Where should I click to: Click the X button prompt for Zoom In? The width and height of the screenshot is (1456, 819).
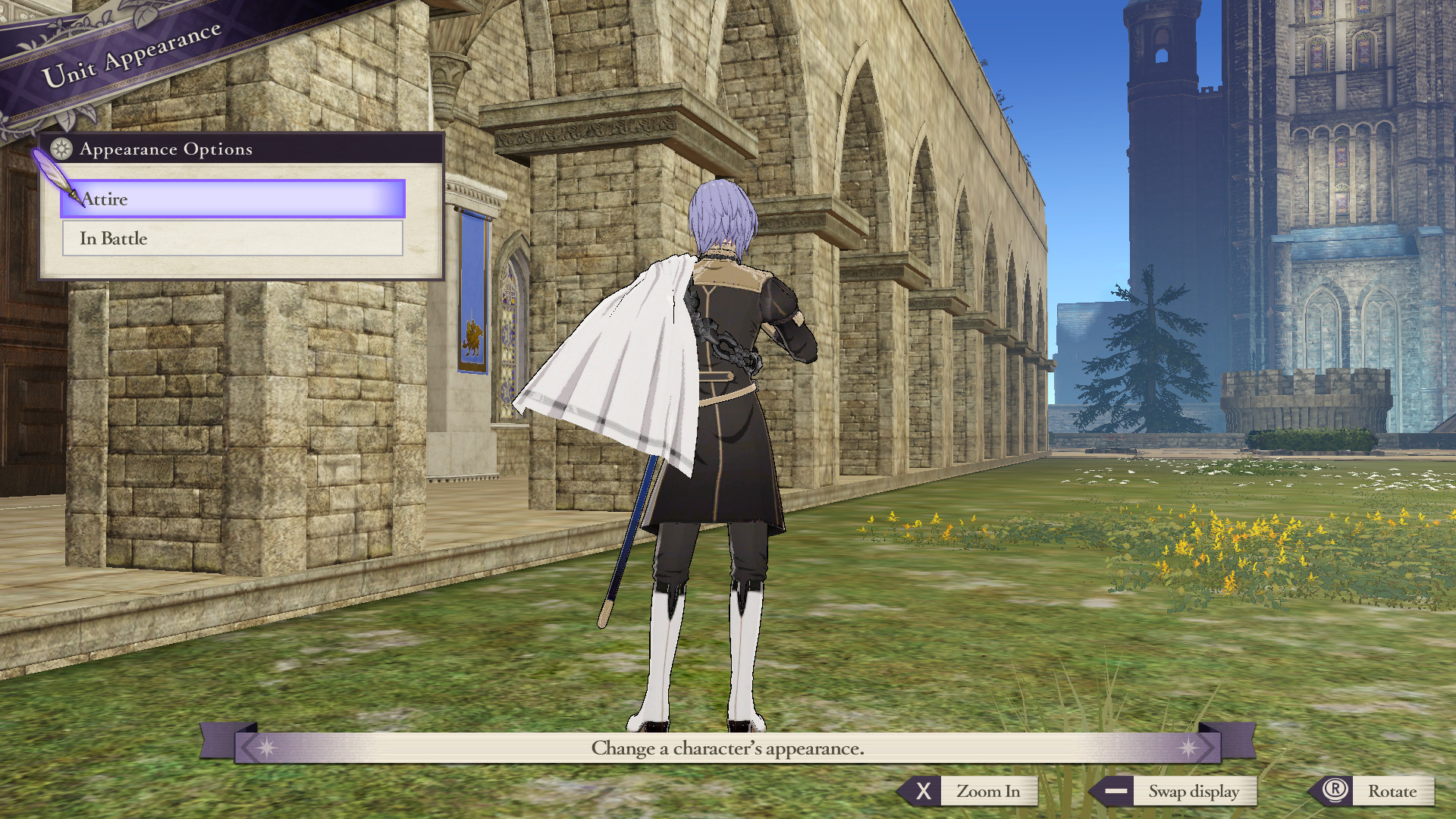click(x=923, y=792)
